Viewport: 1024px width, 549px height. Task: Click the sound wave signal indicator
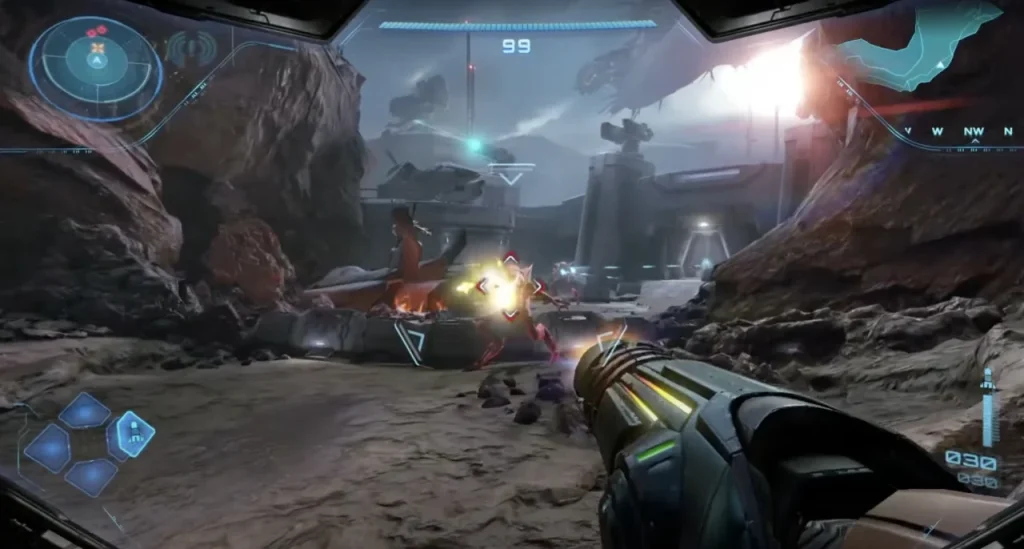coord(191,48)
